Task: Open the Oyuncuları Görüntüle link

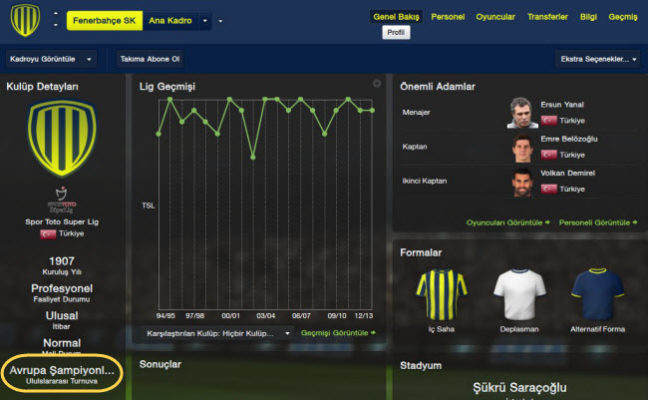Action: (508, 222)
